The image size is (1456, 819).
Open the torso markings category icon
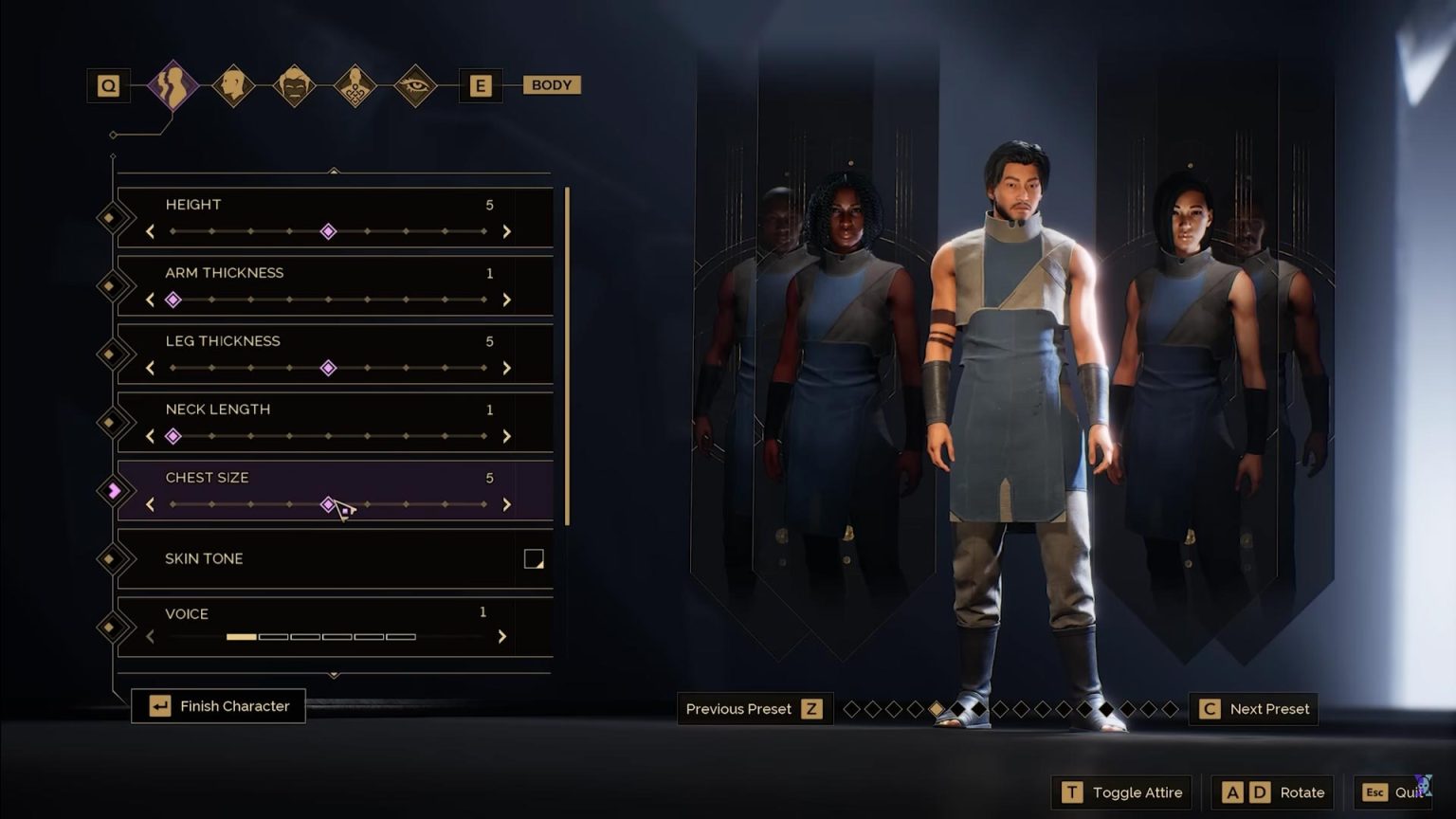coord(355,84)
